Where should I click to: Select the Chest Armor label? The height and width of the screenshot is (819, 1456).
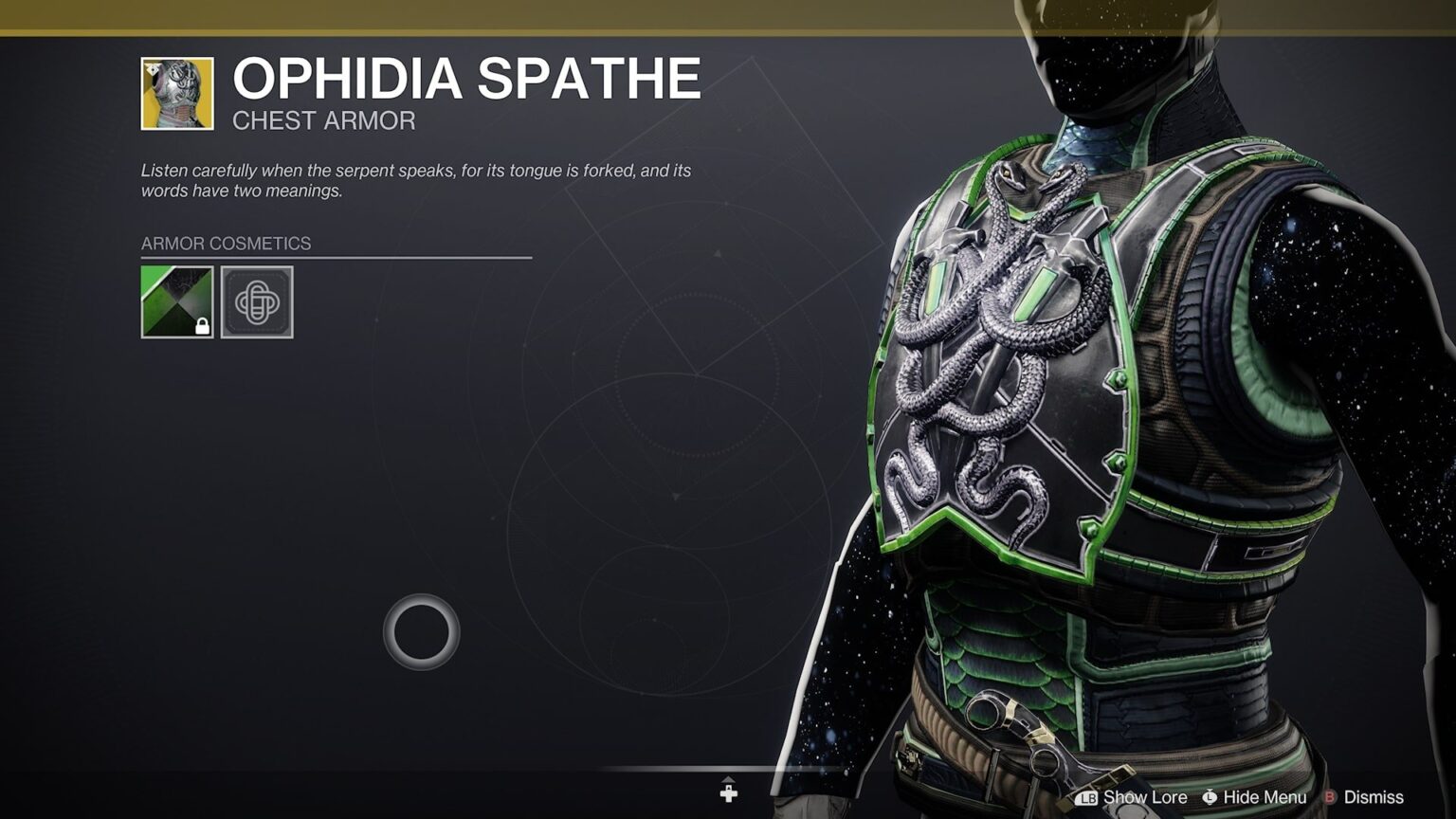coord(323,120)
